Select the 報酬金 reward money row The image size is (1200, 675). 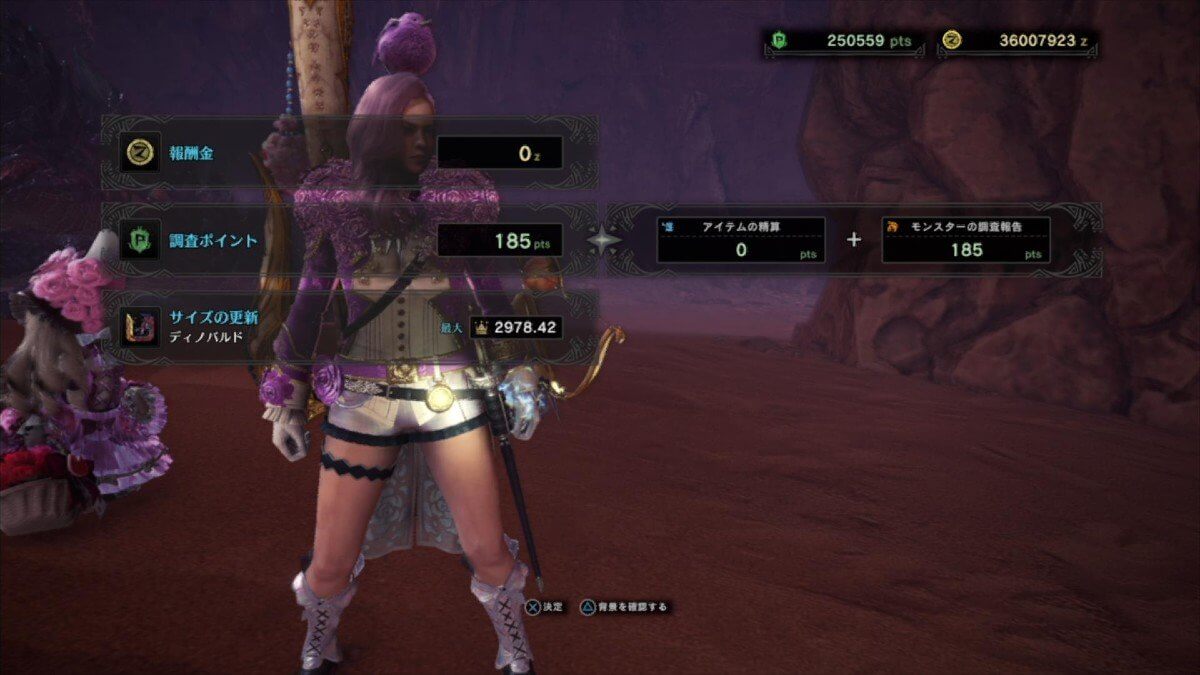(x=348, y=153)
